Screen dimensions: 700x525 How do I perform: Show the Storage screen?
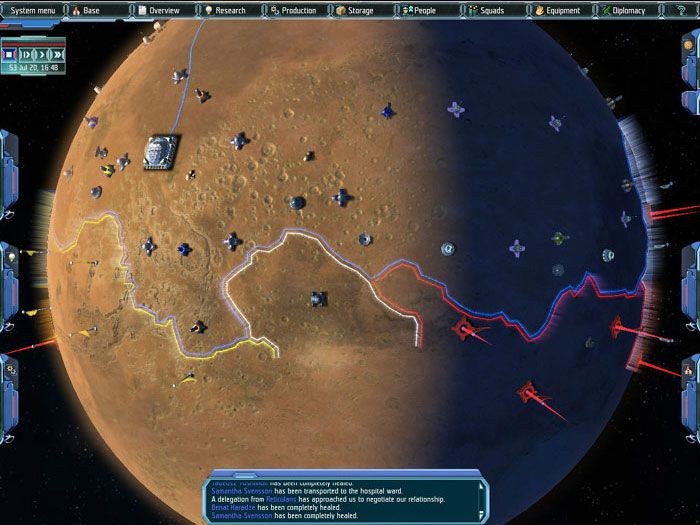tap(358, 10)
